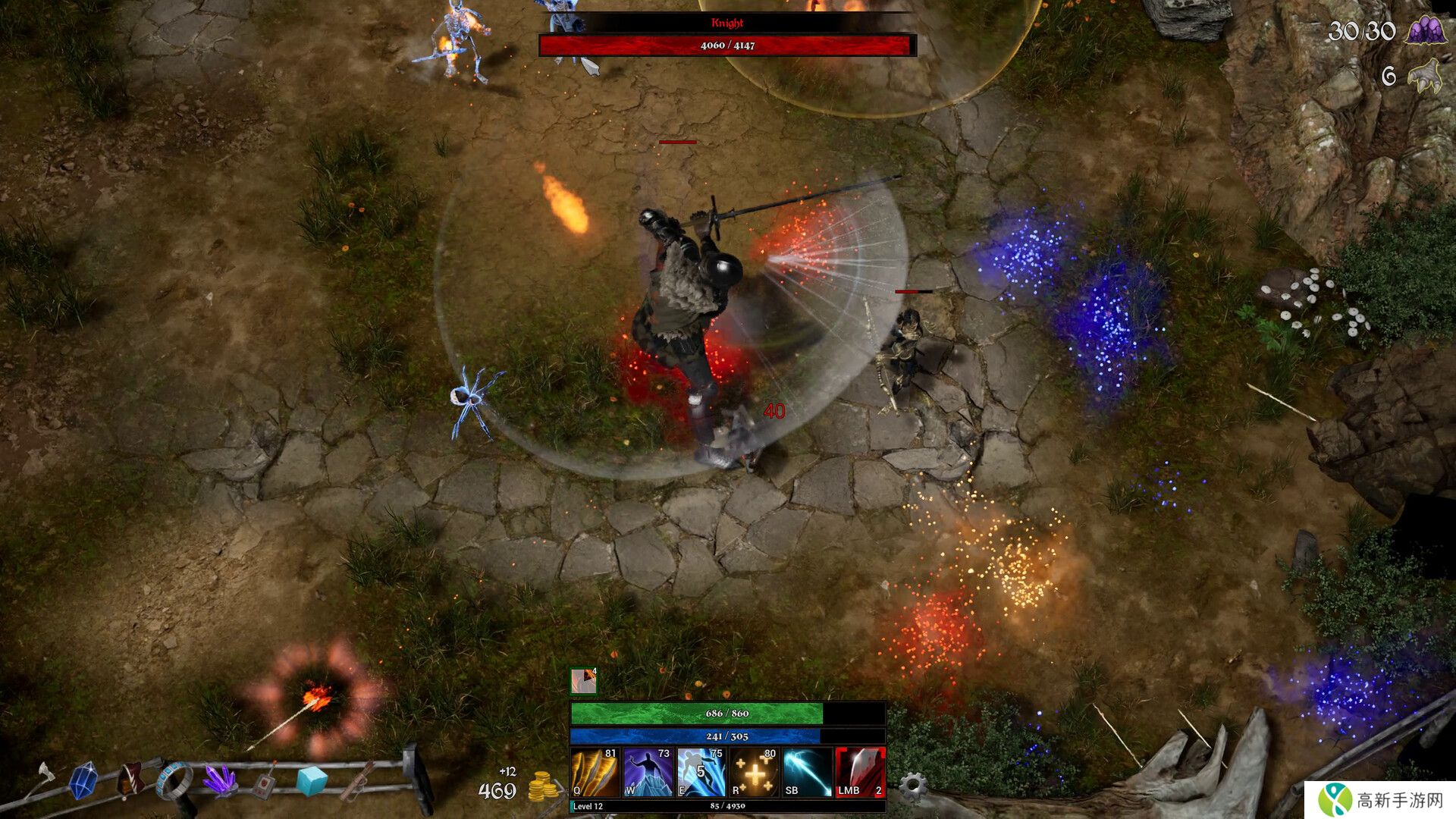Image resolution: width=1456 pixels, height=819 pixels.
Task: Select the cyan cube item
Action: [311, 781]
